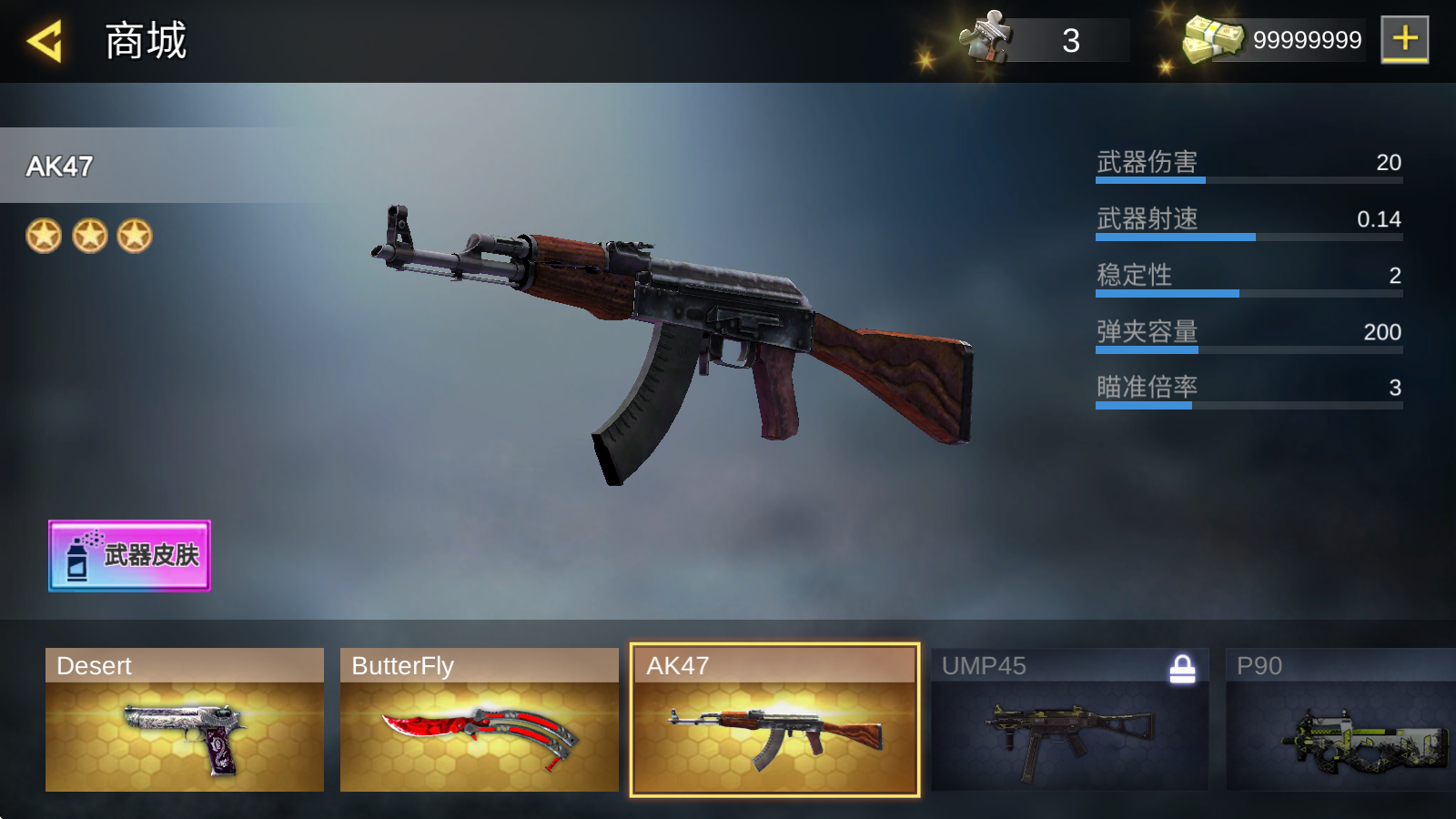Choose the P90 weapon card
This screenshot has width=1456, height=819.
1340,720
